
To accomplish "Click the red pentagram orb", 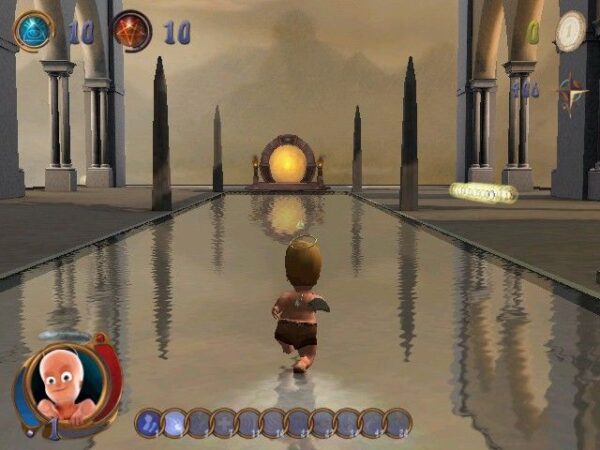I will (132, 31).
